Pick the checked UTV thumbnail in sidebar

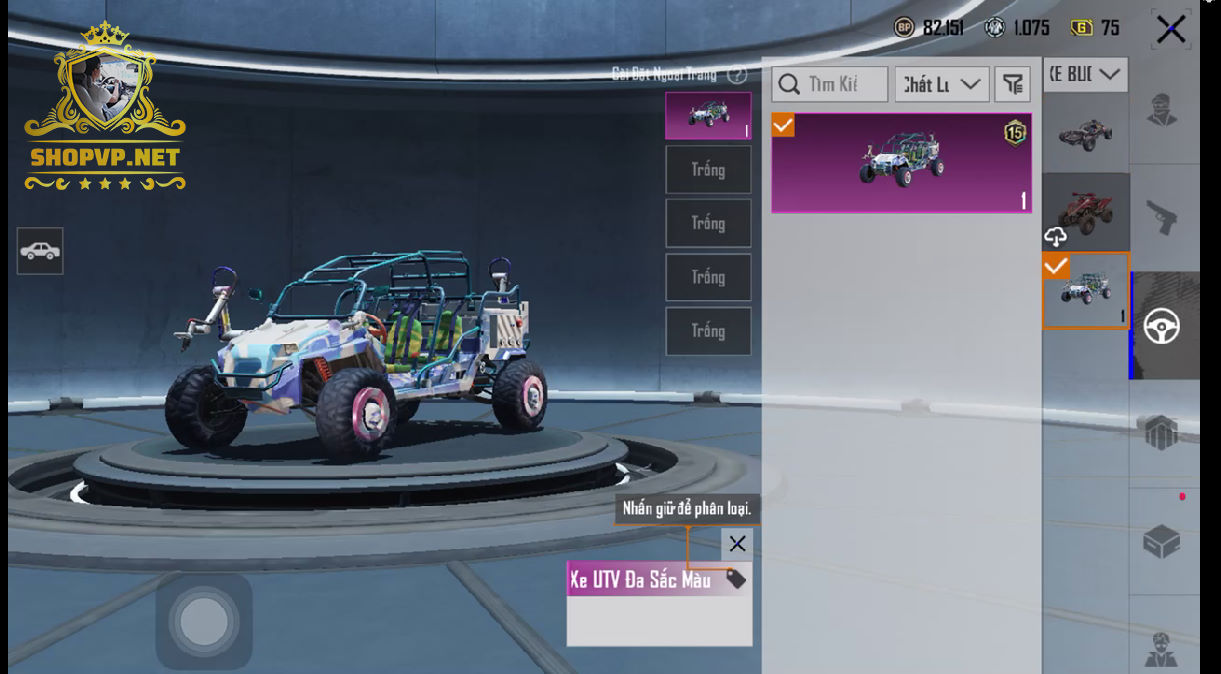click(x=1085, y=290)
